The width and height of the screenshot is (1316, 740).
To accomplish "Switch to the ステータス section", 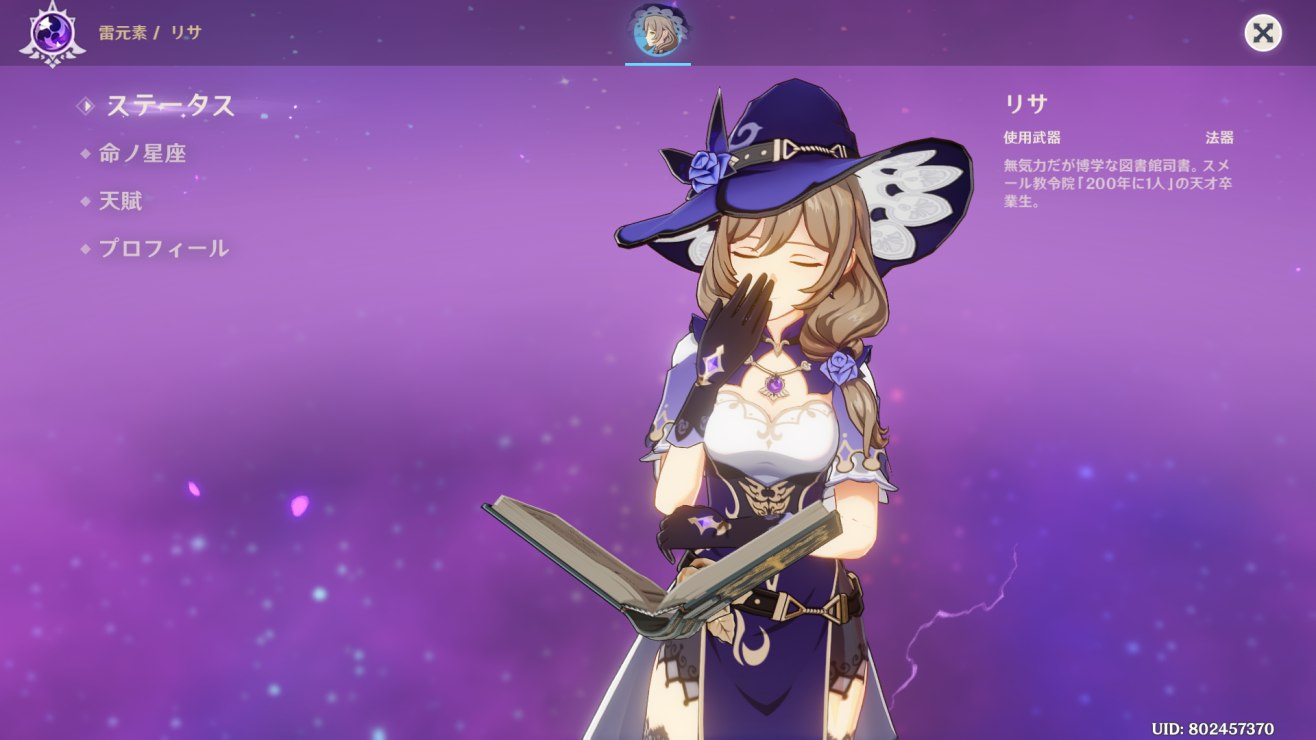I will point(168,107).
